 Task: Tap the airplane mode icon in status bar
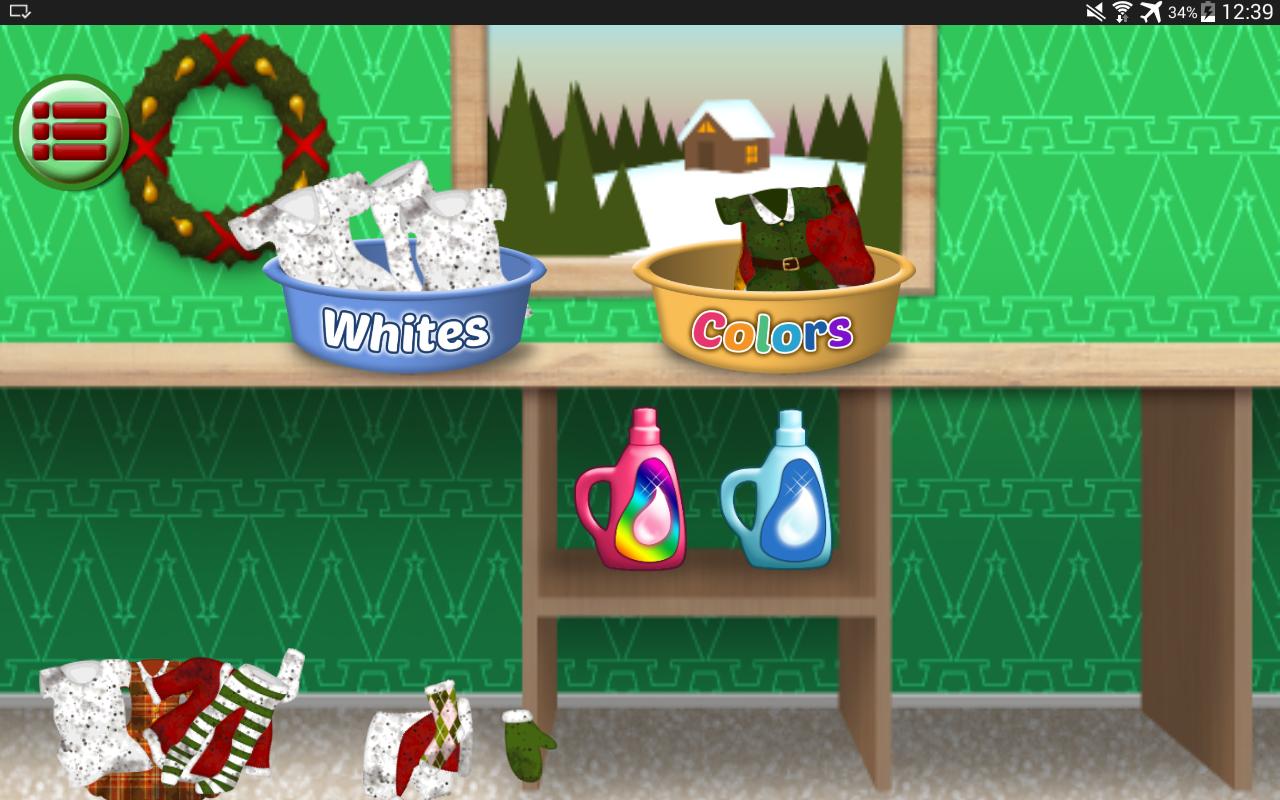pyautogui.click(x=1151, y=10)
